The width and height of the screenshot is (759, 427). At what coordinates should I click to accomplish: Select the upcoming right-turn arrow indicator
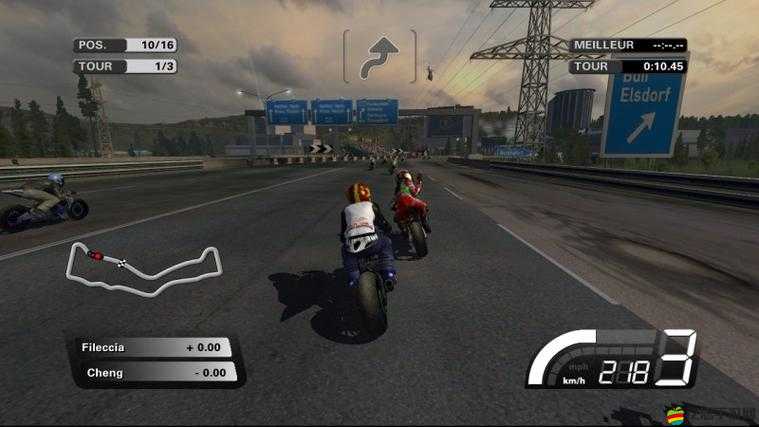point(379,56)
